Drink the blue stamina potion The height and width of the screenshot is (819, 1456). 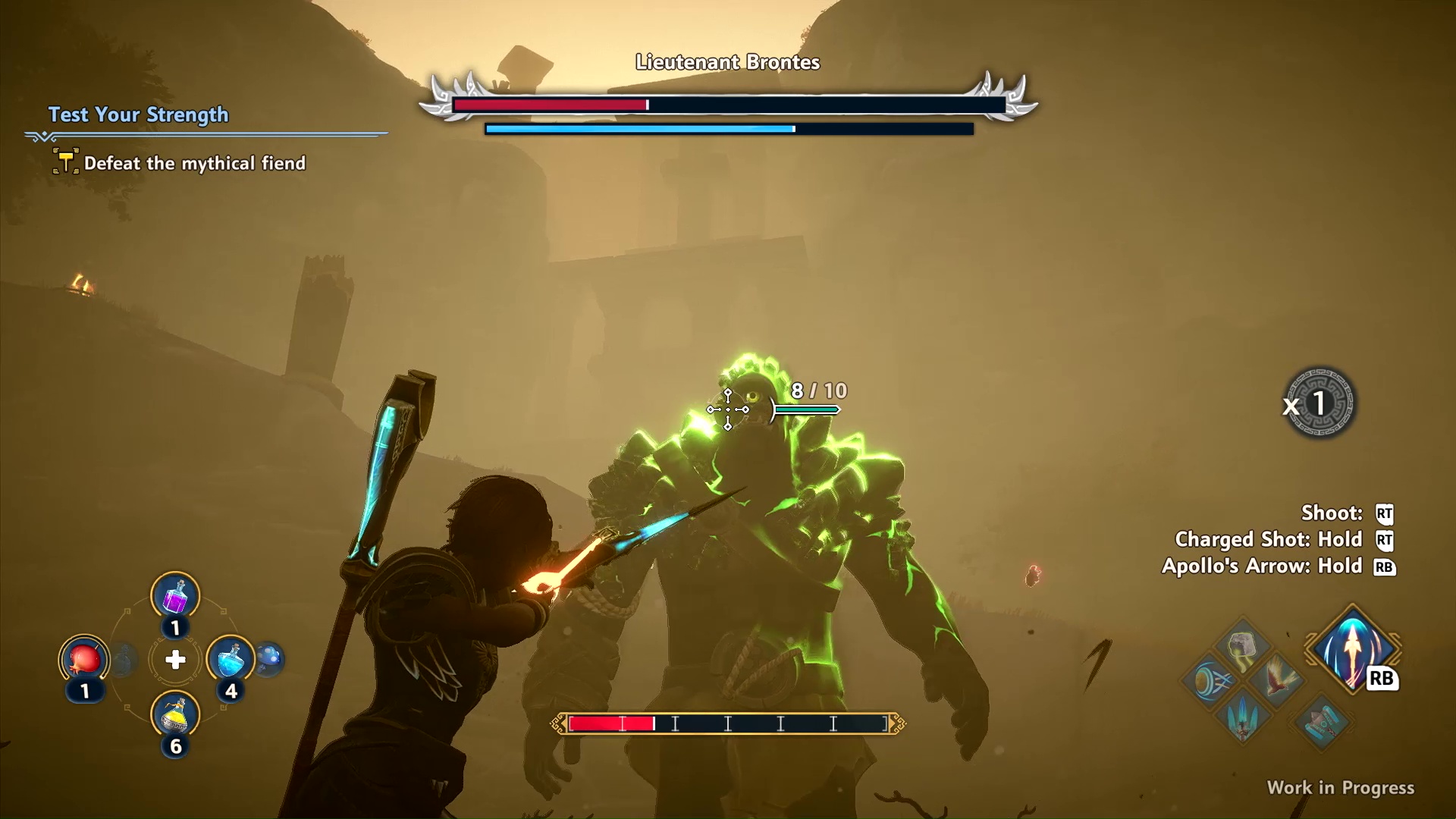tap(231, 660)
